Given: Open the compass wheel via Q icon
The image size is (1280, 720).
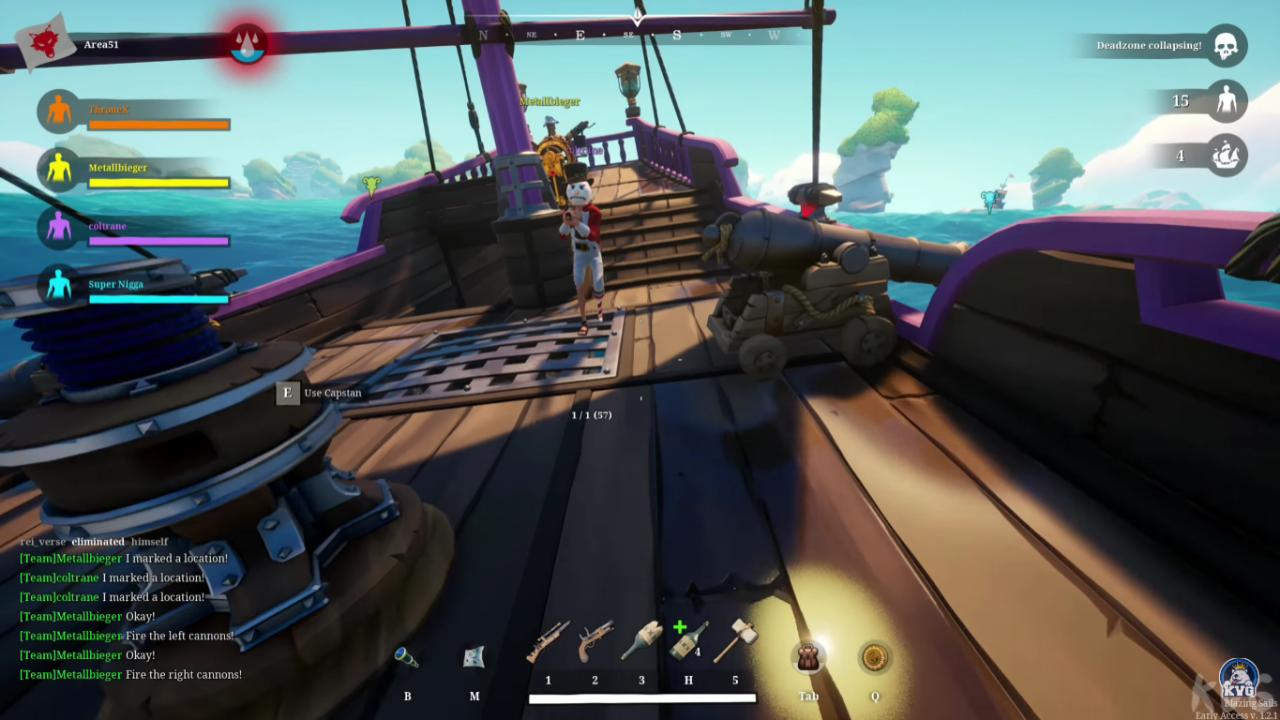Looking at the screenshot, I should coord(874,660).
